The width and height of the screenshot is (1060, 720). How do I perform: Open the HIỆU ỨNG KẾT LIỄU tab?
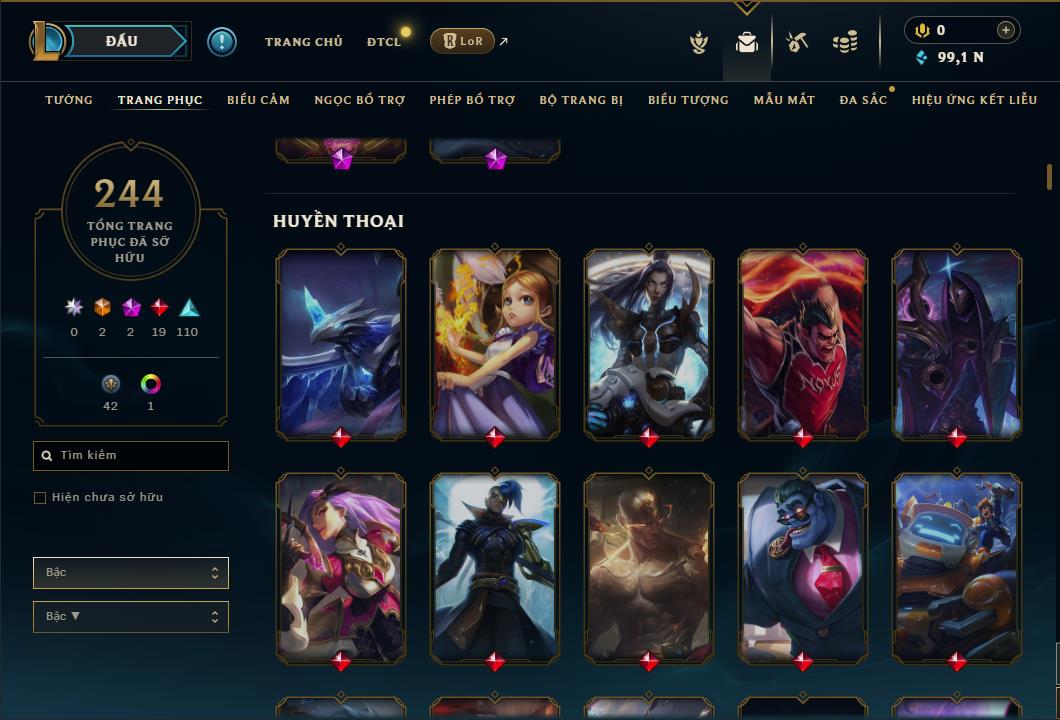(974, 100)
